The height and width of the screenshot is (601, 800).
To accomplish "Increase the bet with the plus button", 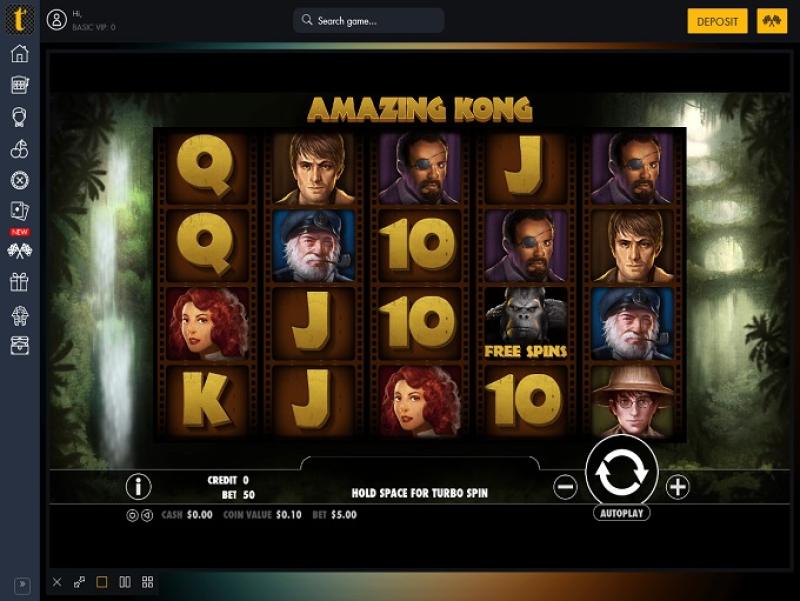I will pyautogui.click(x=678, y=487).
